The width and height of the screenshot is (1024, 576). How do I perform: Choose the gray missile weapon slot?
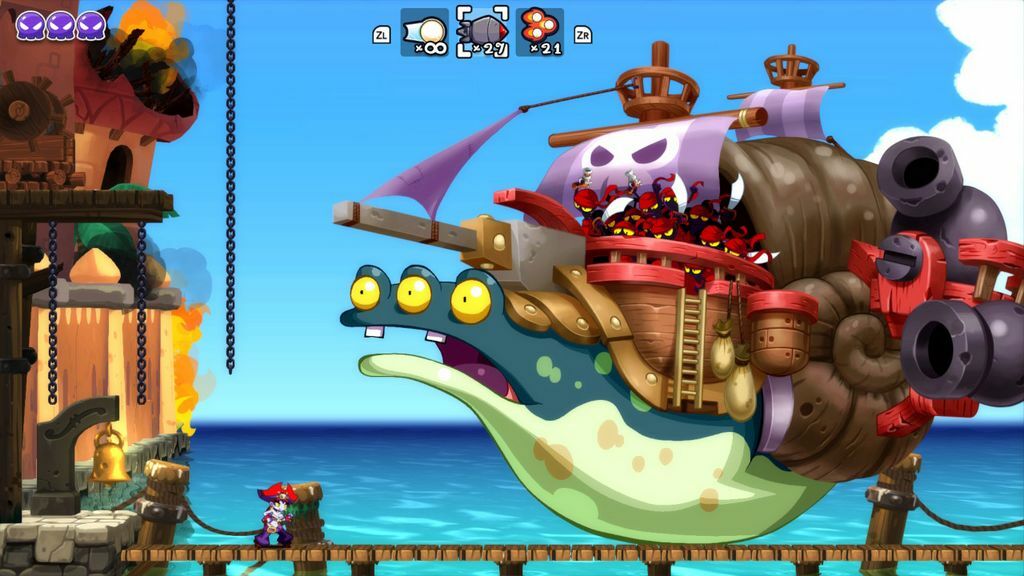click(x=482, y=32)
